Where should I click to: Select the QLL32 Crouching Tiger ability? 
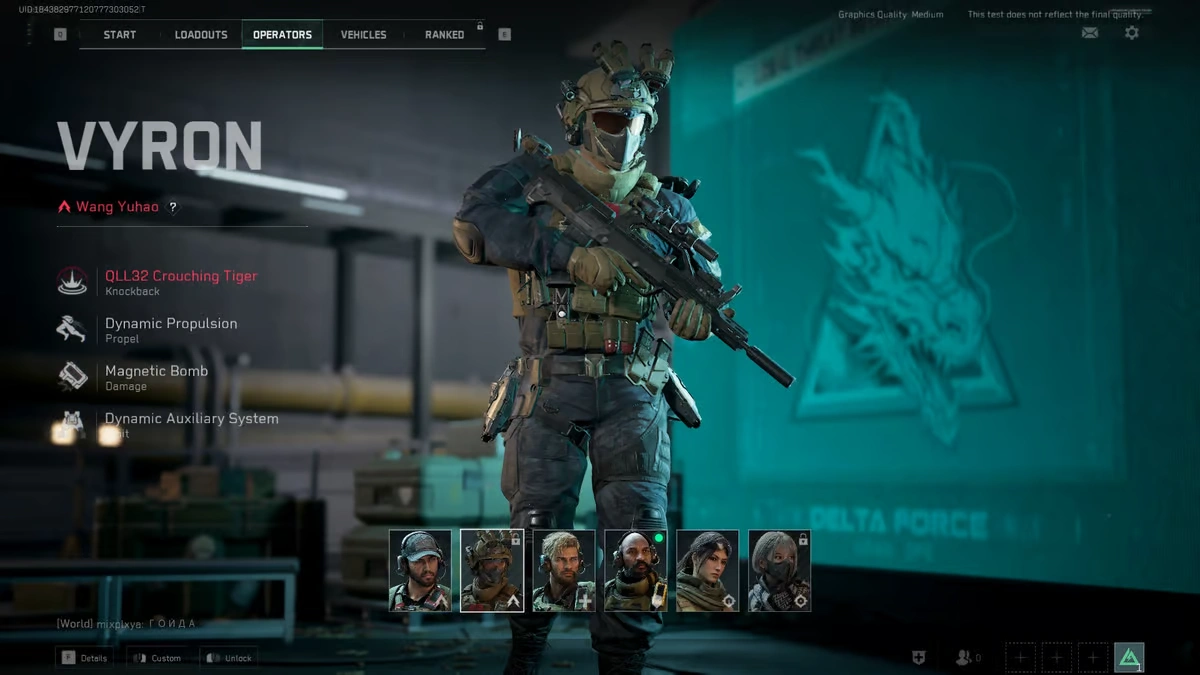(x=180, y=281)
